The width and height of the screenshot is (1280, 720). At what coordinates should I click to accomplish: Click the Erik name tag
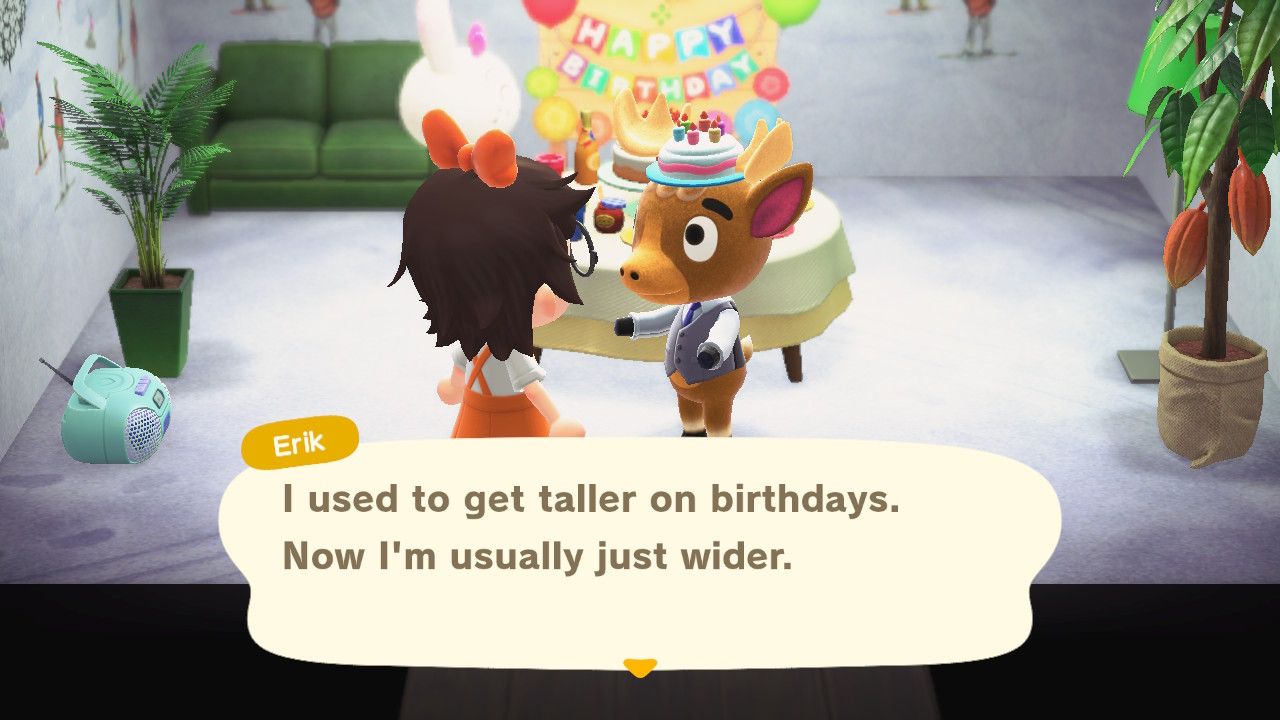click(x=300, y=443)
